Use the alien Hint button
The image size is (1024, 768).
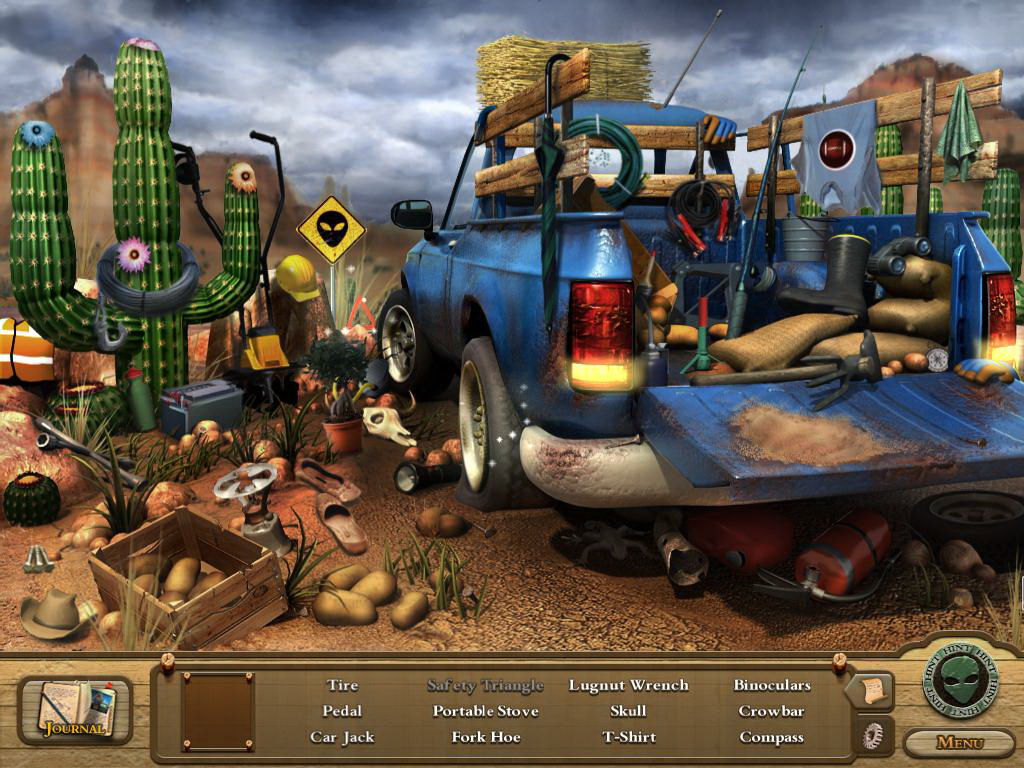pyautogui.click(x=960, y=680)
